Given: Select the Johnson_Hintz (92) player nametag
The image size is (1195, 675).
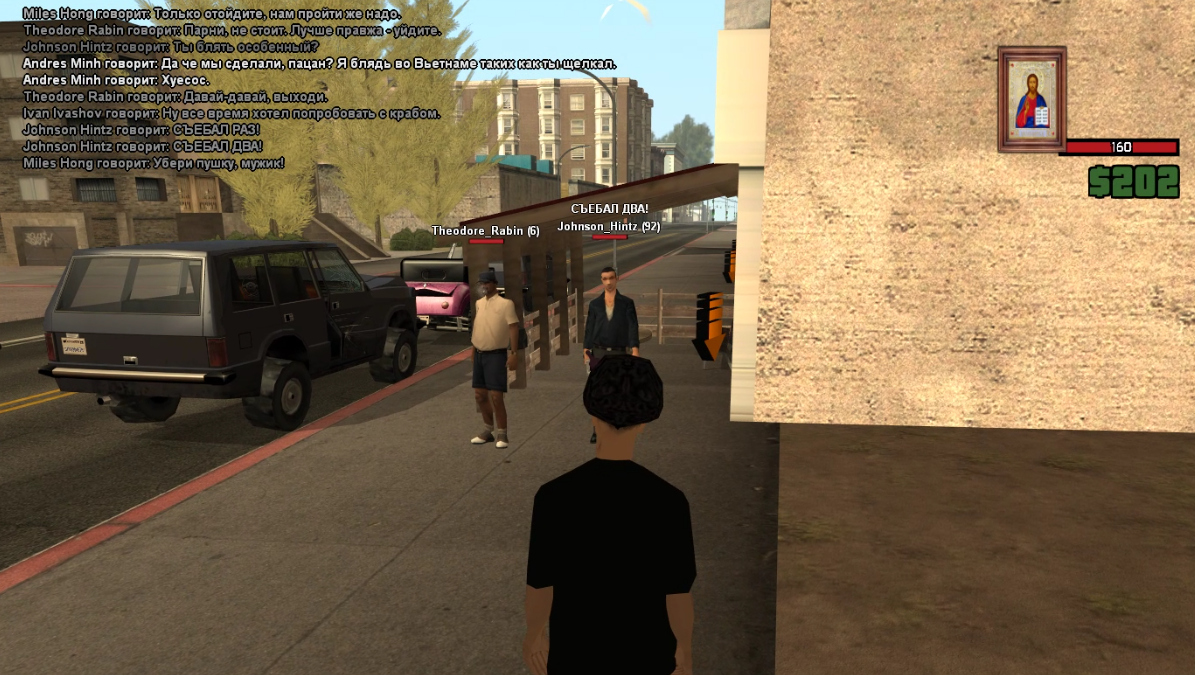Looking at the screenshot, I should [x=608, y=226].
